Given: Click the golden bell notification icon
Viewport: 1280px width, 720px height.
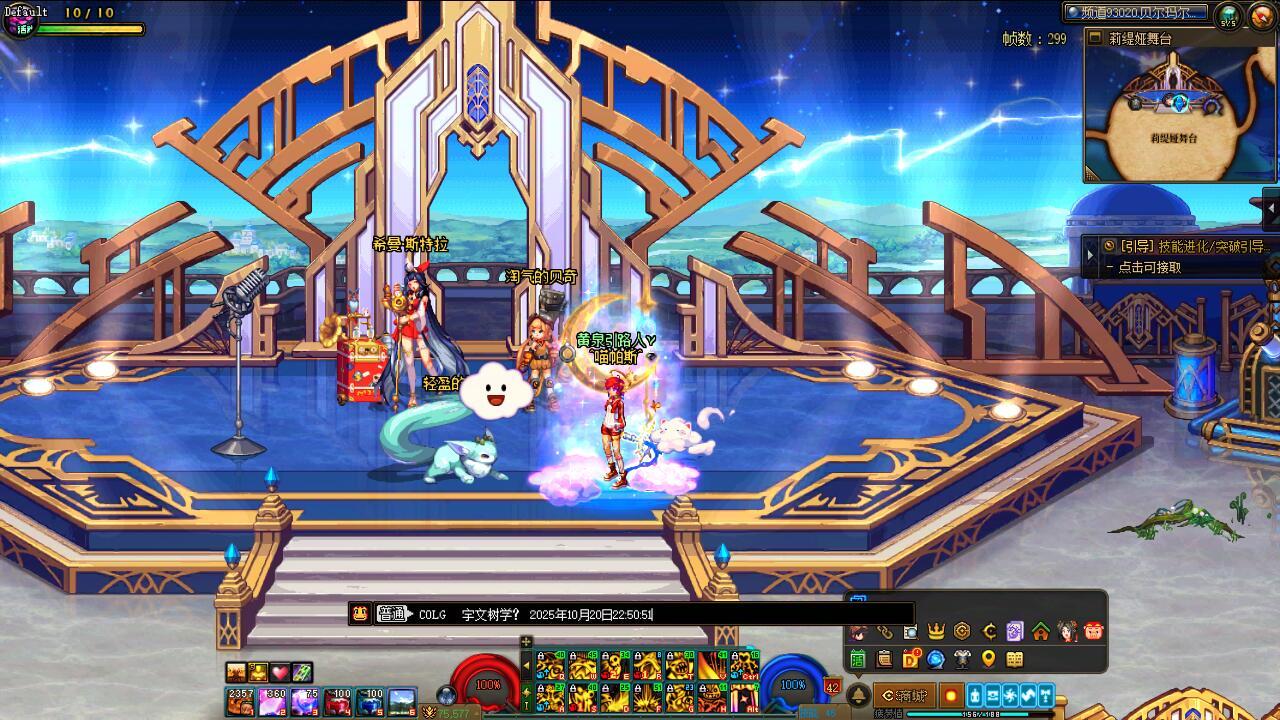Looking at the screenshot, I should pyautogui.click(x=858, y=696).
